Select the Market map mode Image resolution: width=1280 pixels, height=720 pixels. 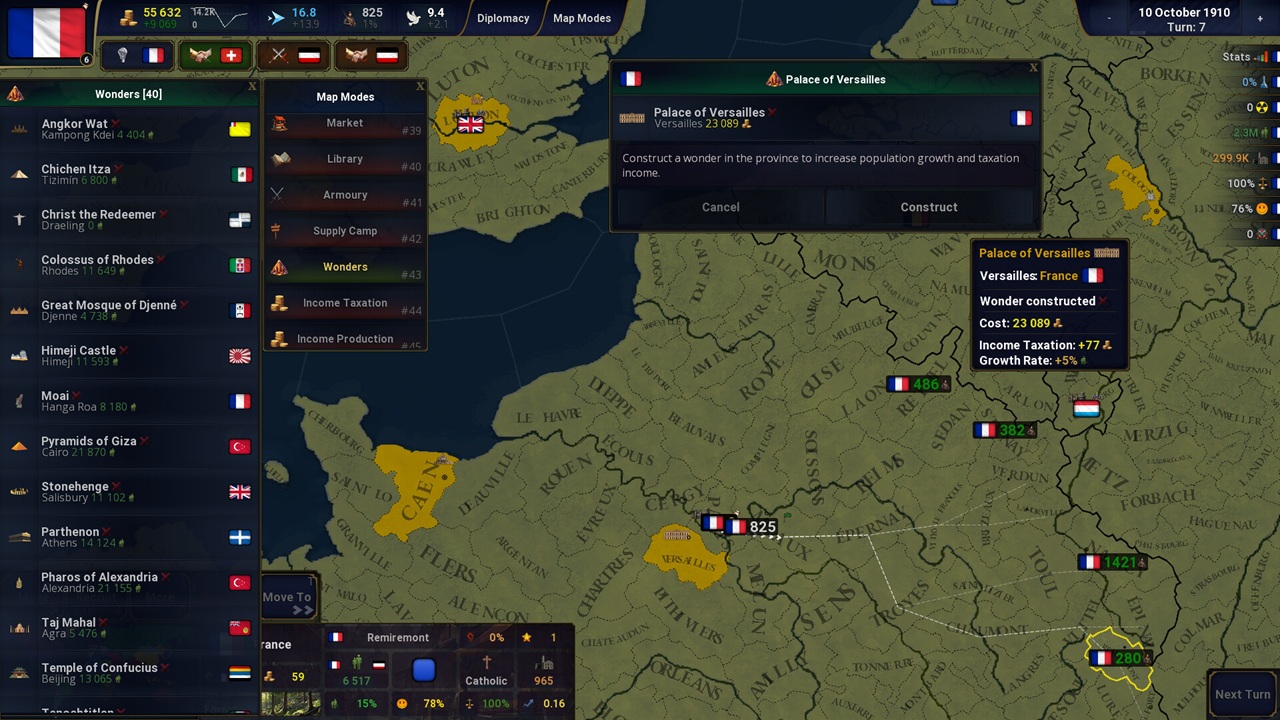[x=345, y=123]
